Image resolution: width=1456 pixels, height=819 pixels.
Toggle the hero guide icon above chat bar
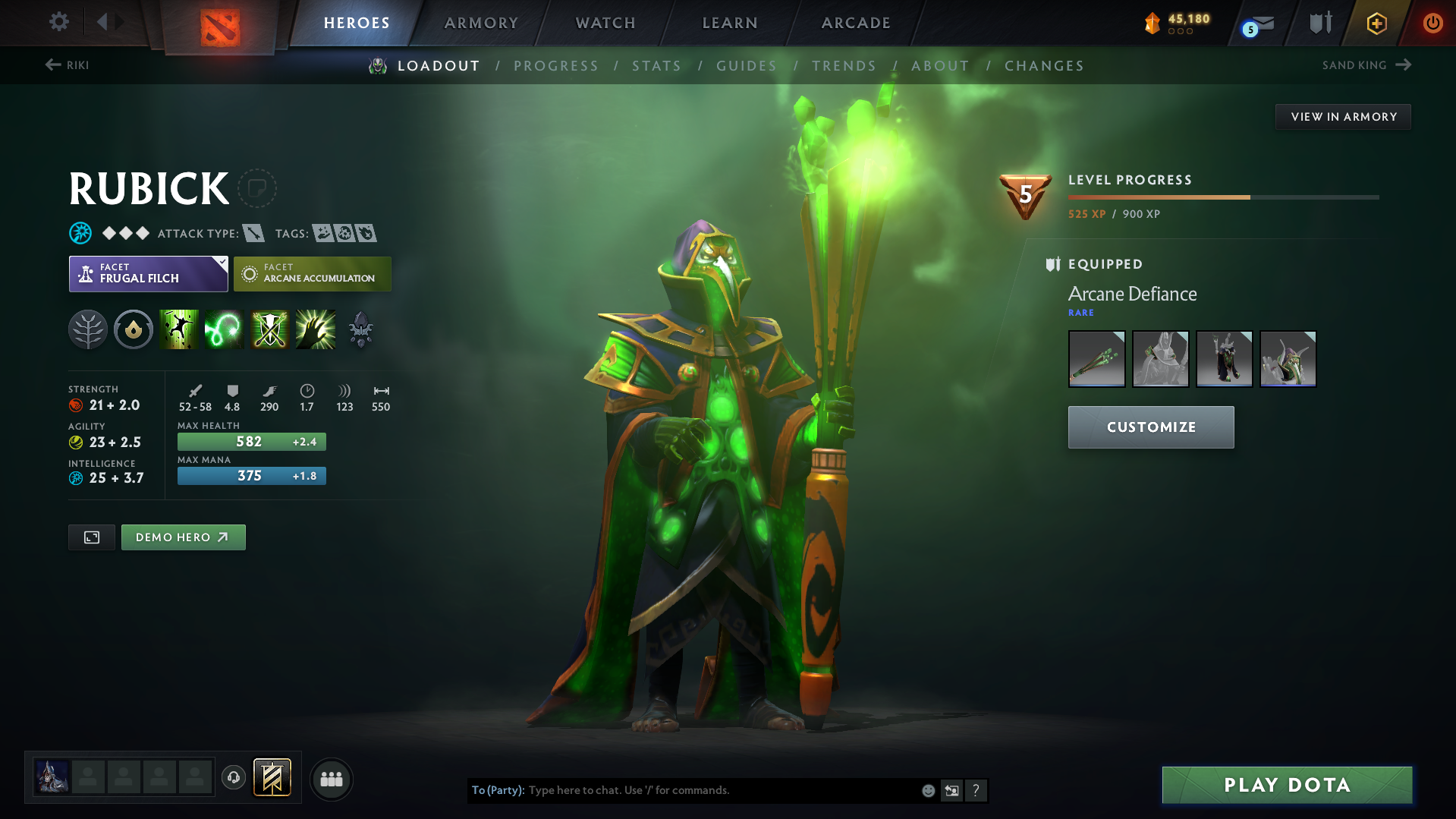[x=272, y=777]
